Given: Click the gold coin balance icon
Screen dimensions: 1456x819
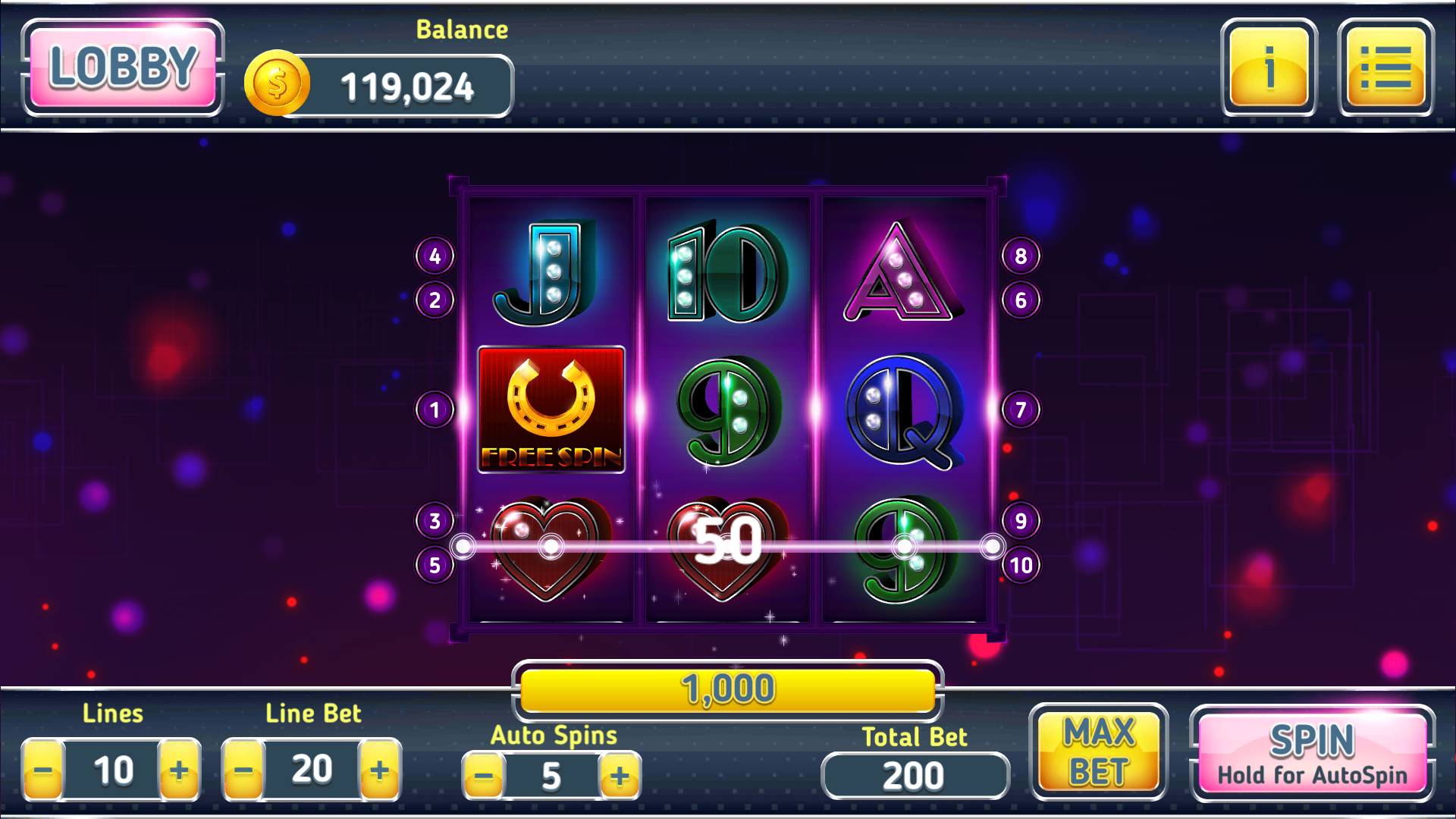Looking at the screenshot, I should tap(276, 83).
